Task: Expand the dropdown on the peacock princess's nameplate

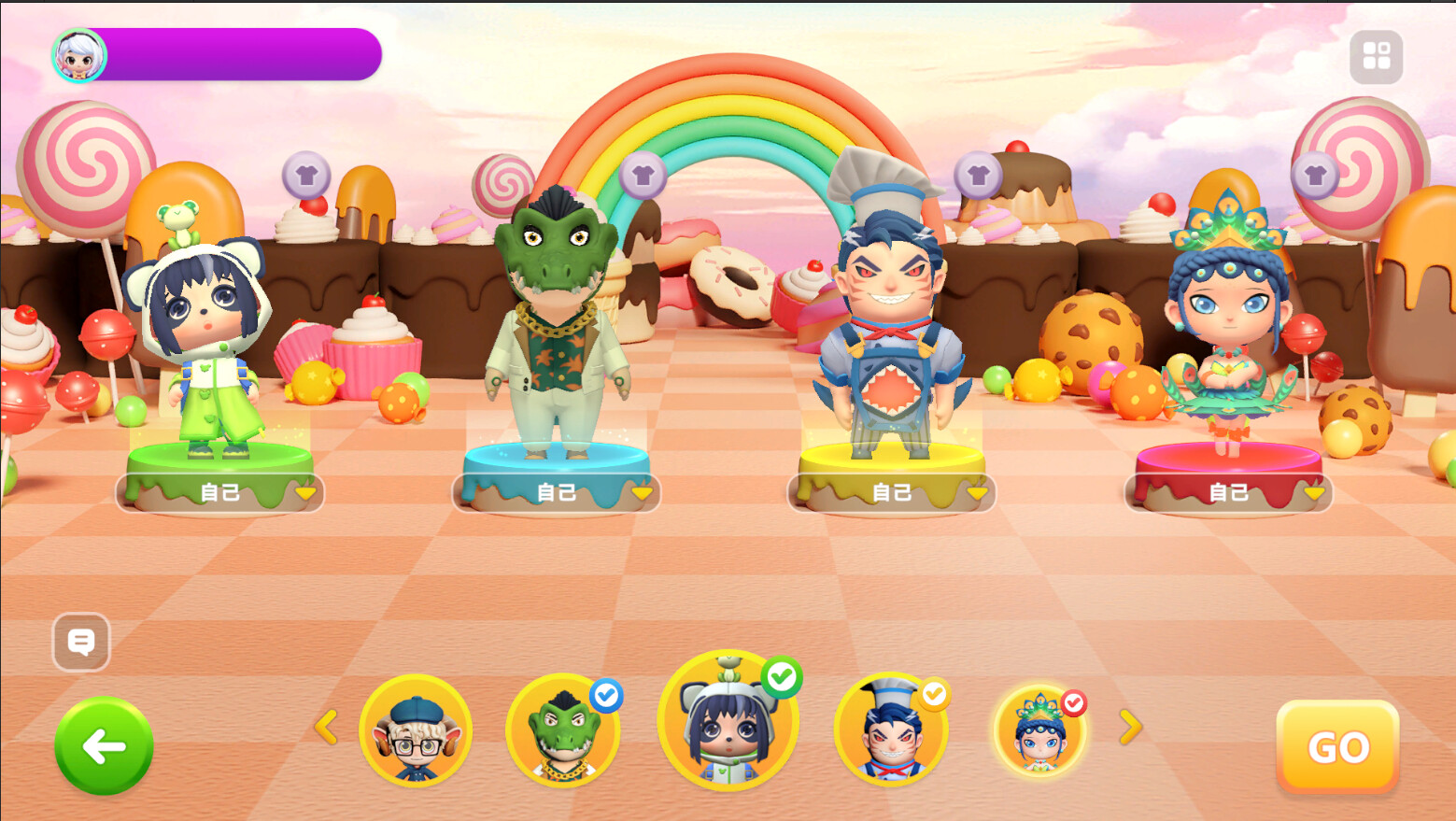Action: 1315,490
